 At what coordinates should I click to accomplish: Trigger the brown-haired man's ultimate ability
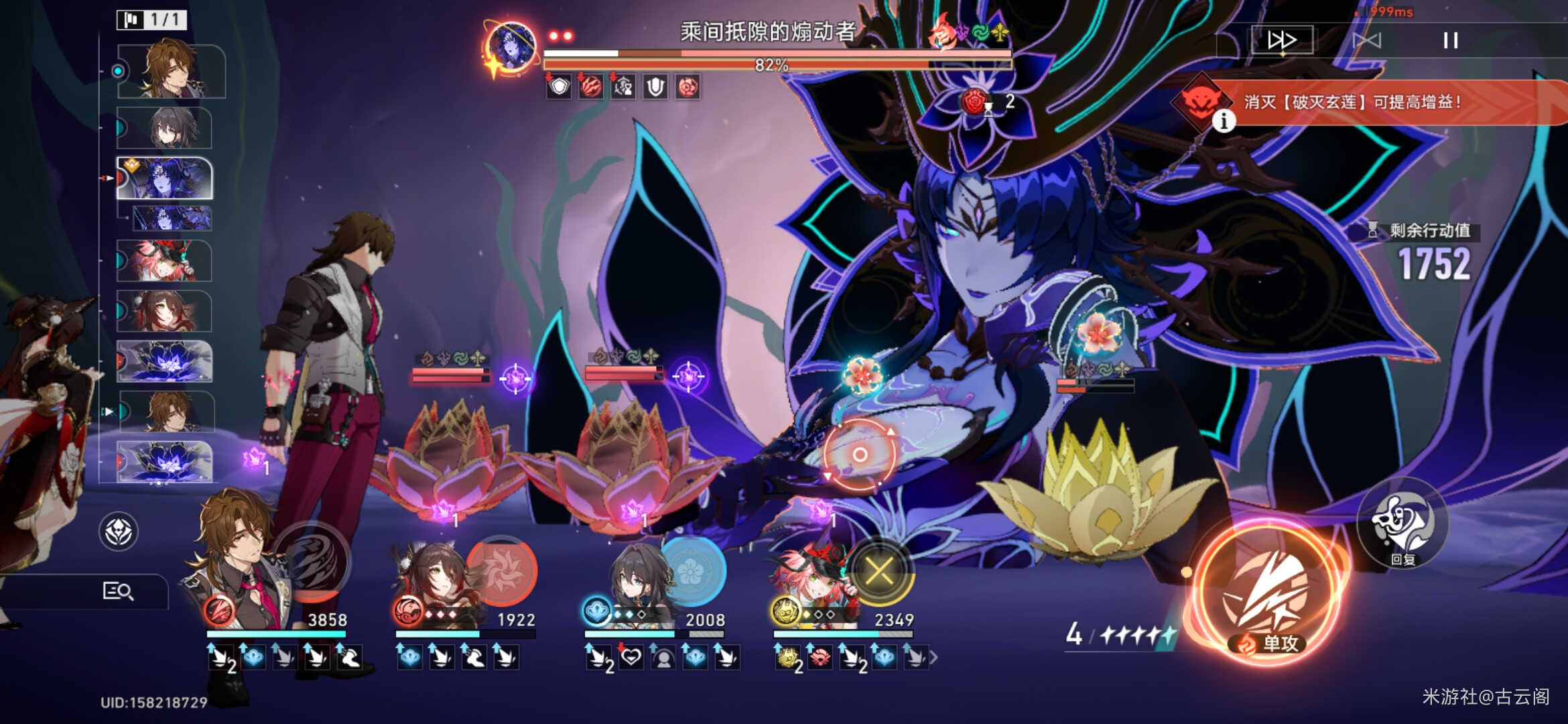(314, 562)
